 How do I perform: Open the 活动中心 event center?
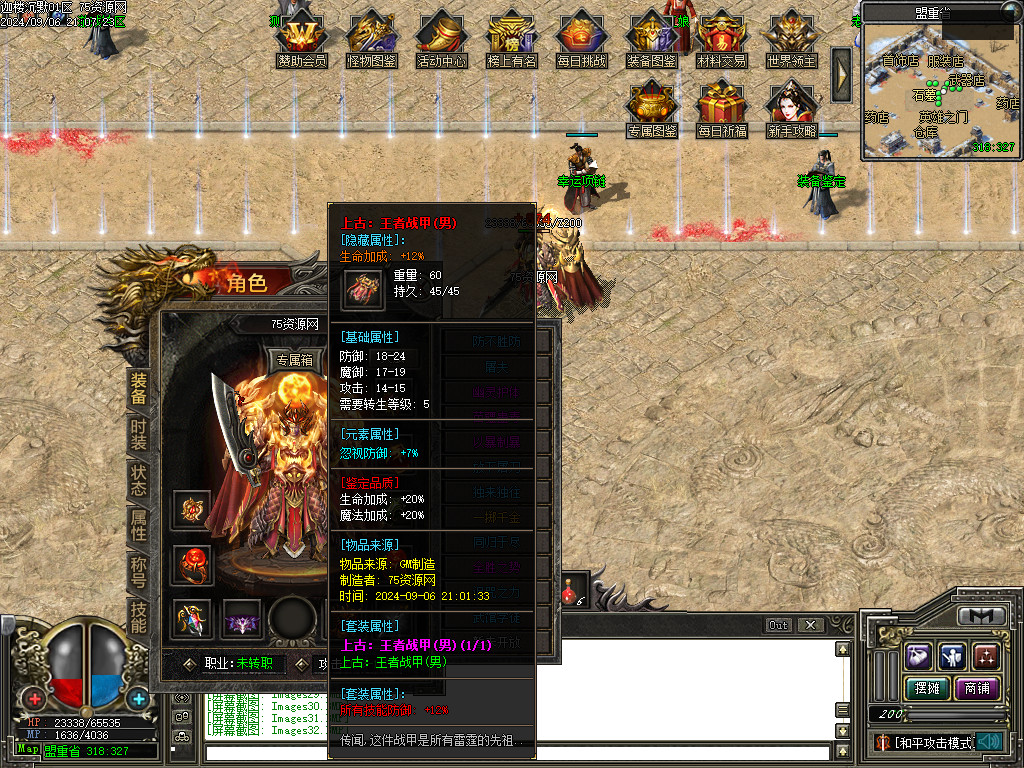(442, 40)
